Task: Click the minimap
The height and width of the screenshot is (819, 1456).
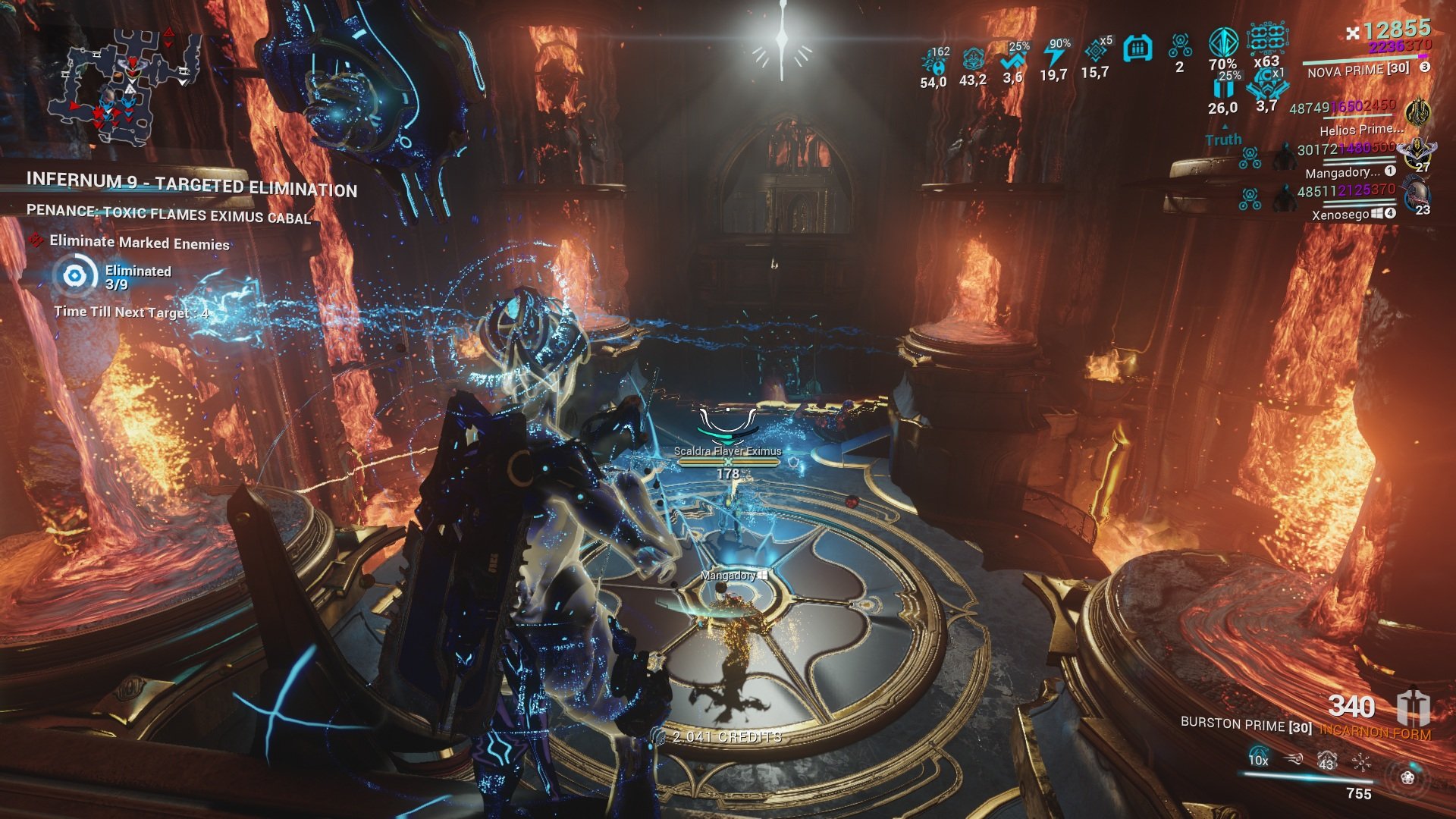Action: (x=125, y=87)
